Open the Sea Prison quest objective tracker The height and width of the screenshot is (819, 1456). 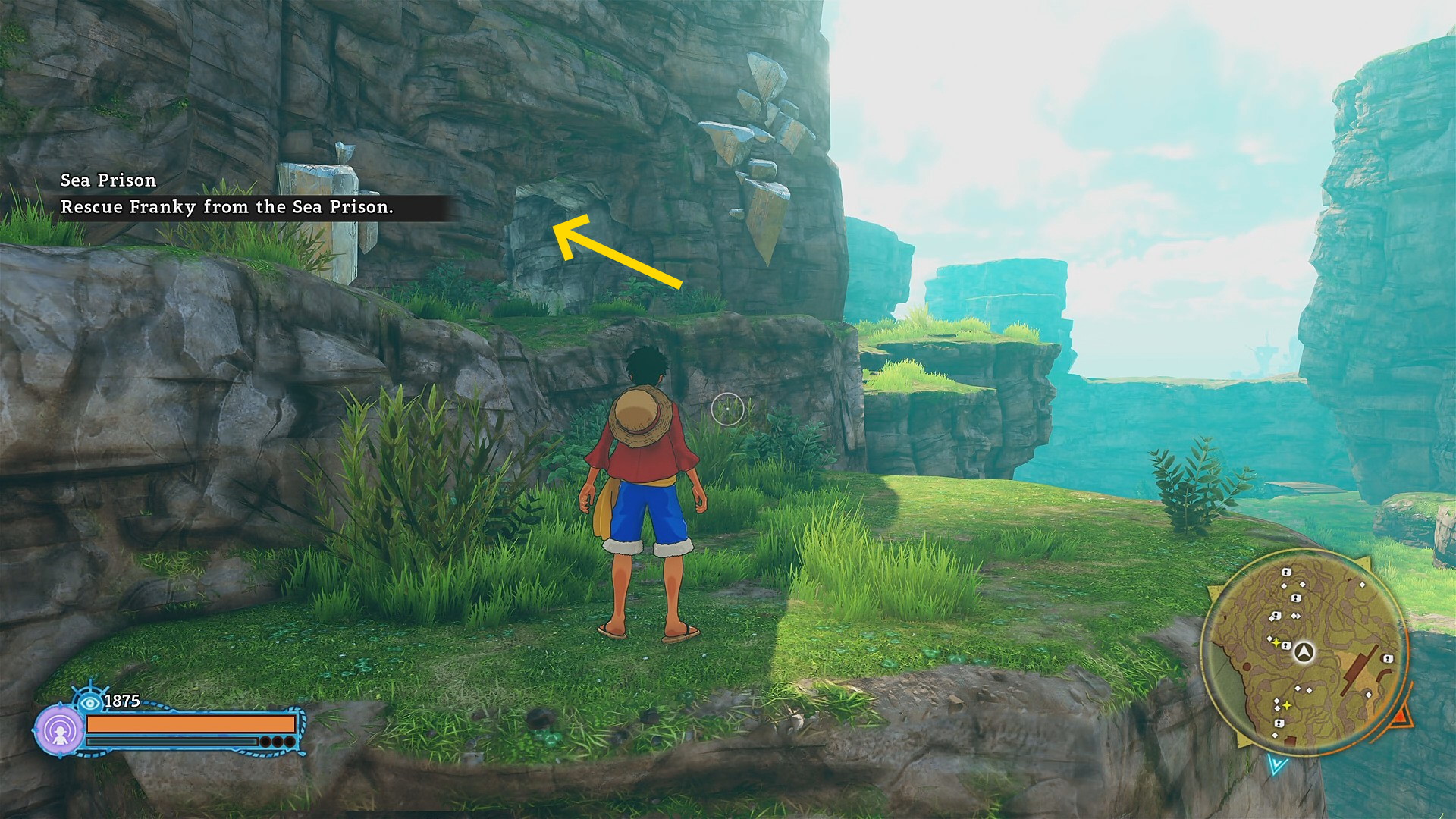226,194
